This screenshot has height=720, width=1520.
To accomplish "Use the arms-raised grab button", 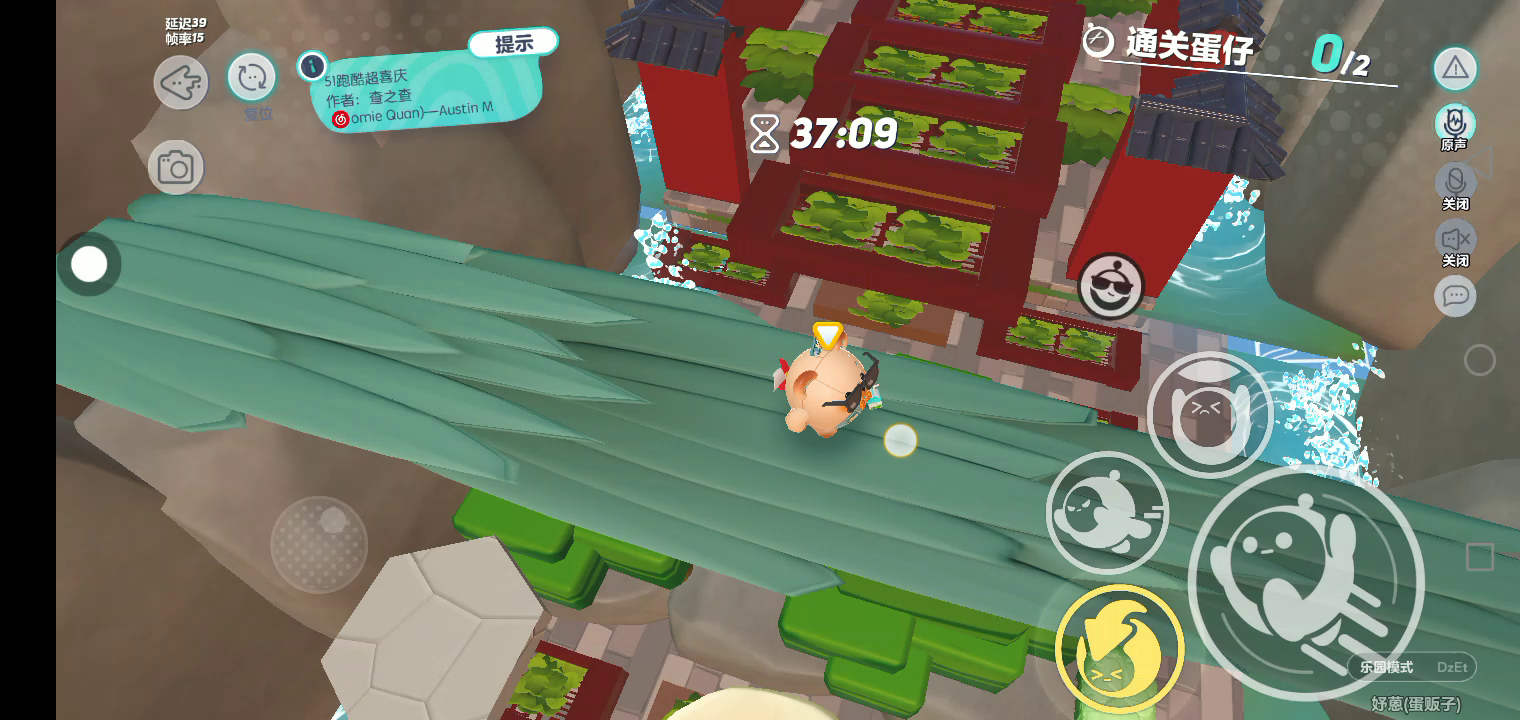I will (1209, 414).
